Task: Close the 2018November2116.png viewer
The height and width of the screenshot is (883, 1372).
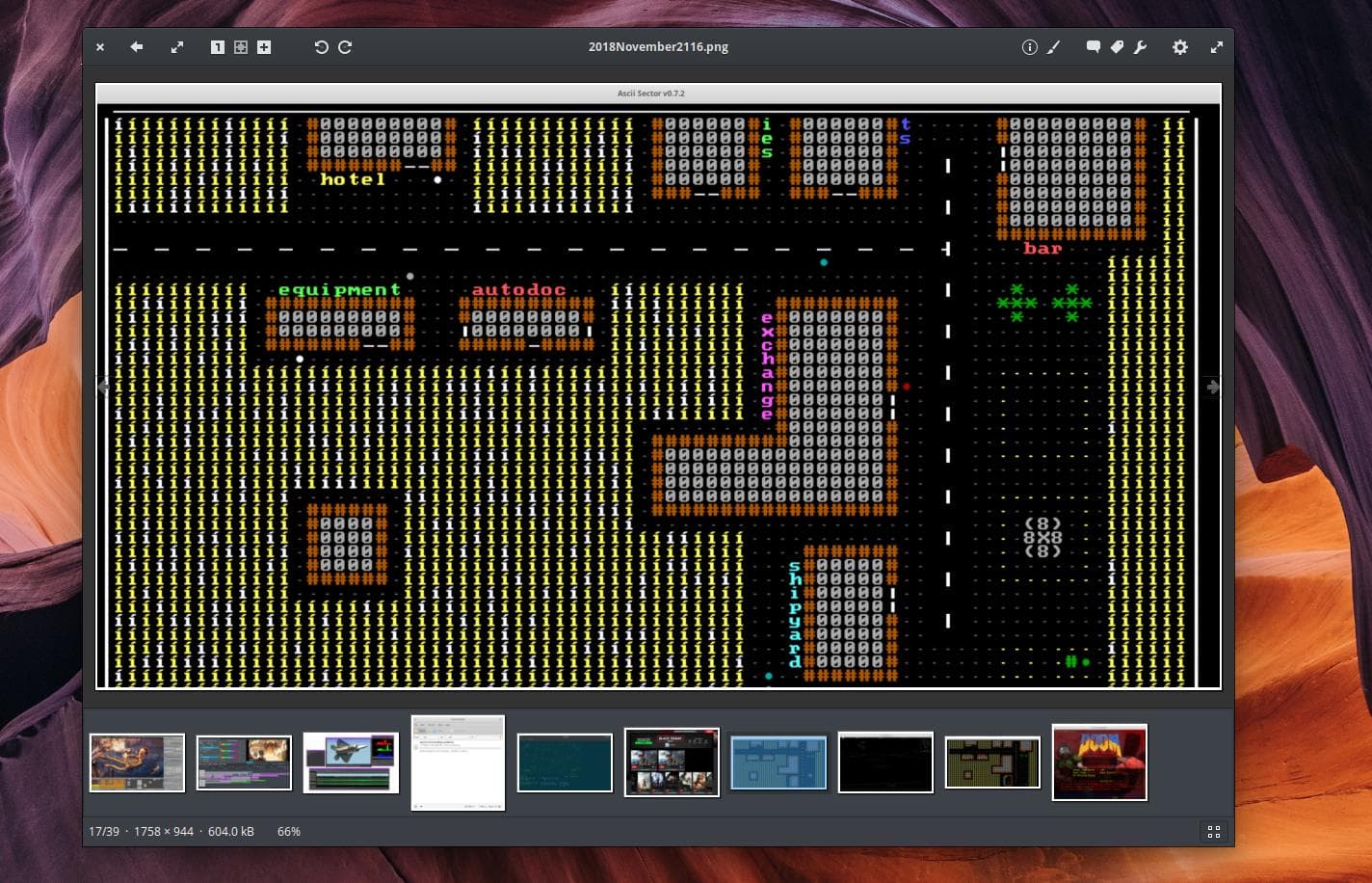Action: (x=99, y=46)
